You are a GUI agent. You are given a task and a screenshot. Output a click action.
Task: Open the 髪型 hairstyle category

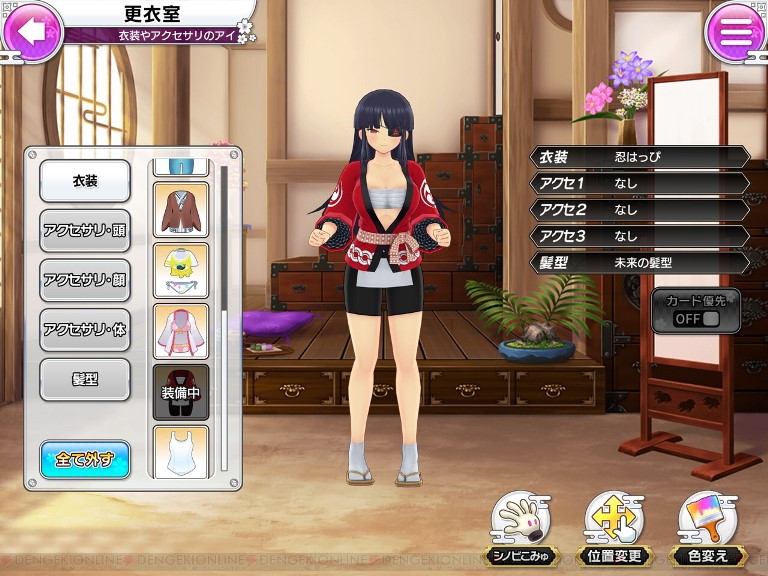coord(85,380)
